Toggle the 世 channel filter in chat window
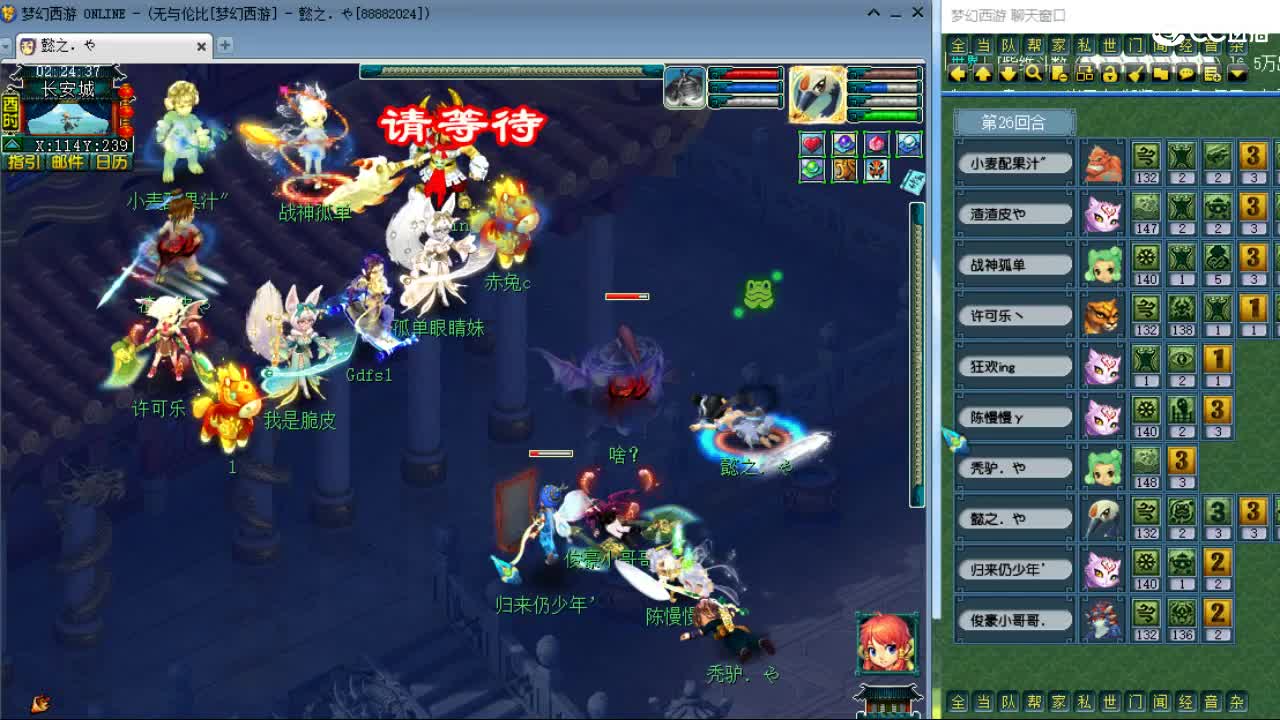The image size is (1280, 720). 1108,45
